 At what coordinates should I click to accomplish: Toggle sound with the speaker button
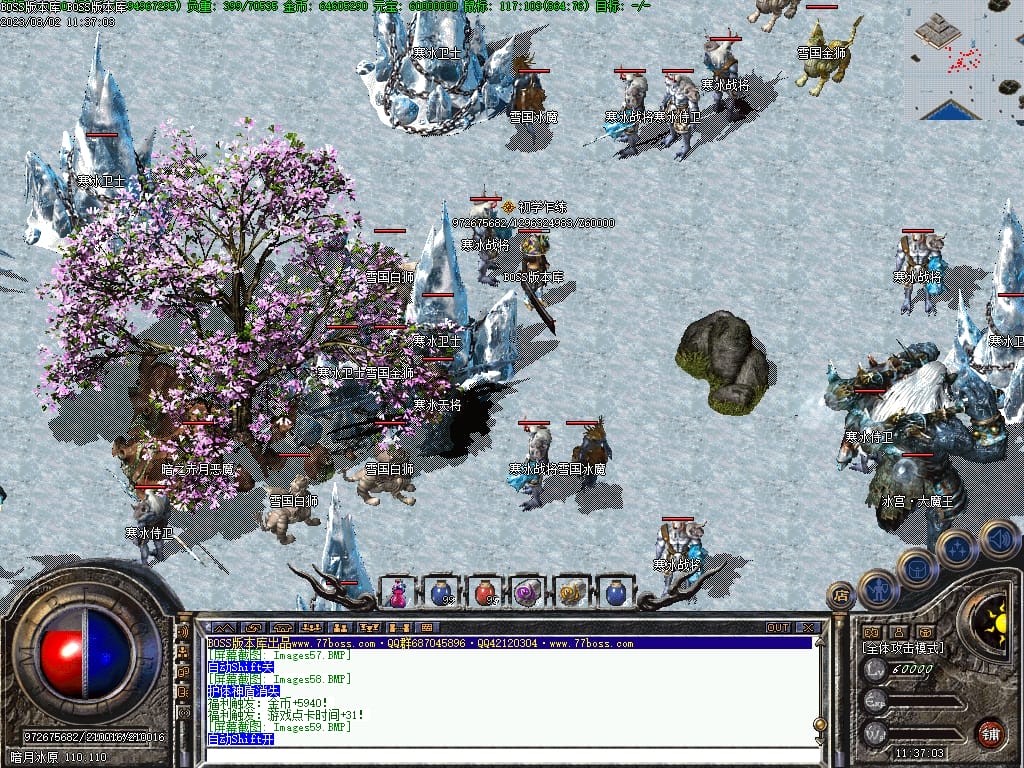998,538
